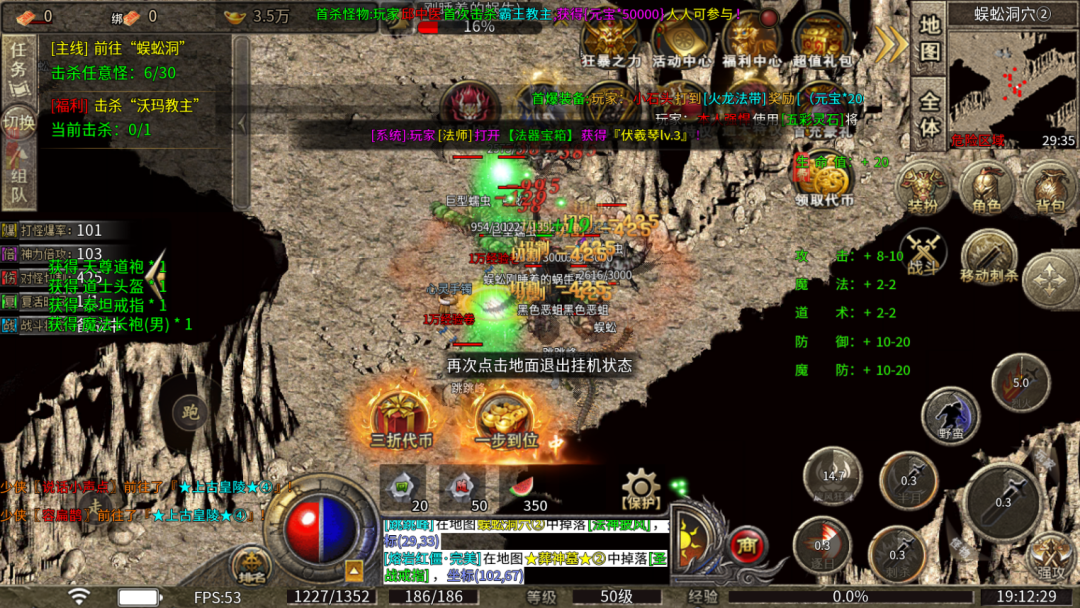Open the 角色 character screen
The image size is (1080, 608).
tap(986, 188)
